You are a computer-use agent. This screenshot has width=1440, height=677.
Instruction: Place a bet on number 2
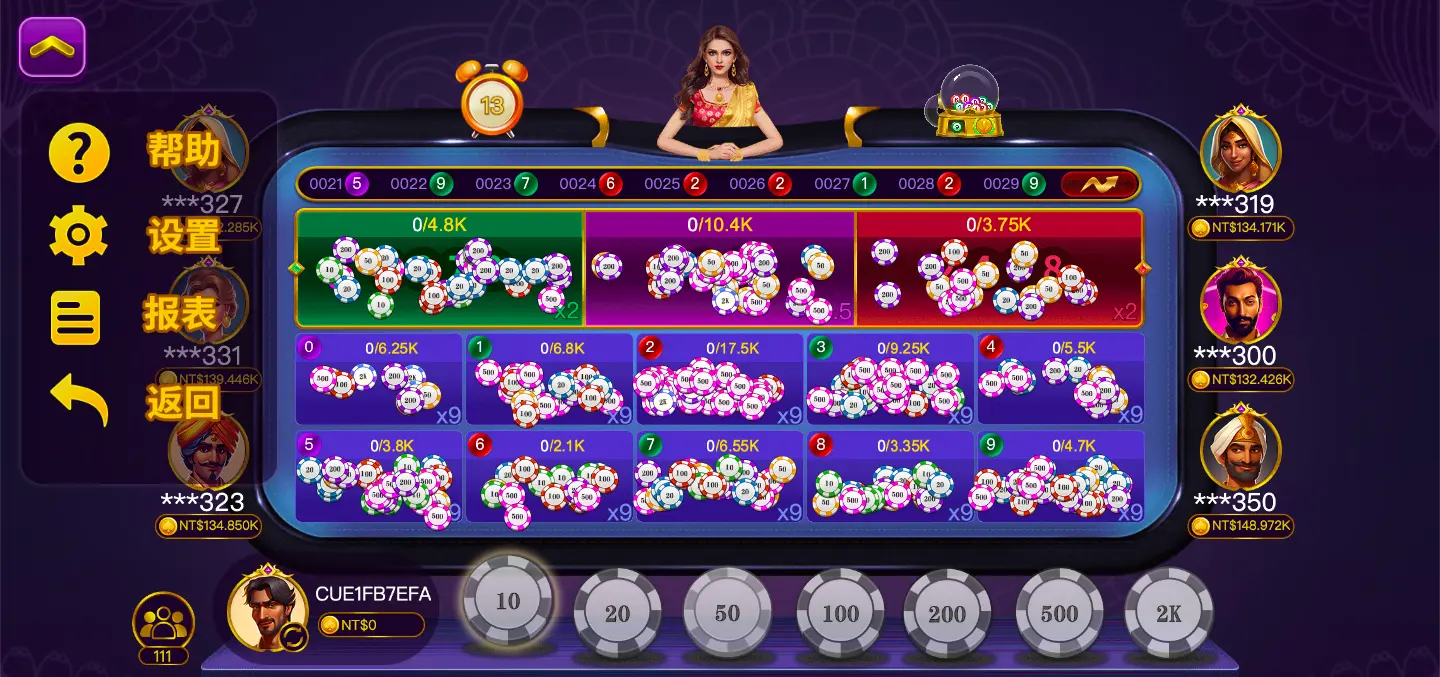(x=719, y=380)
